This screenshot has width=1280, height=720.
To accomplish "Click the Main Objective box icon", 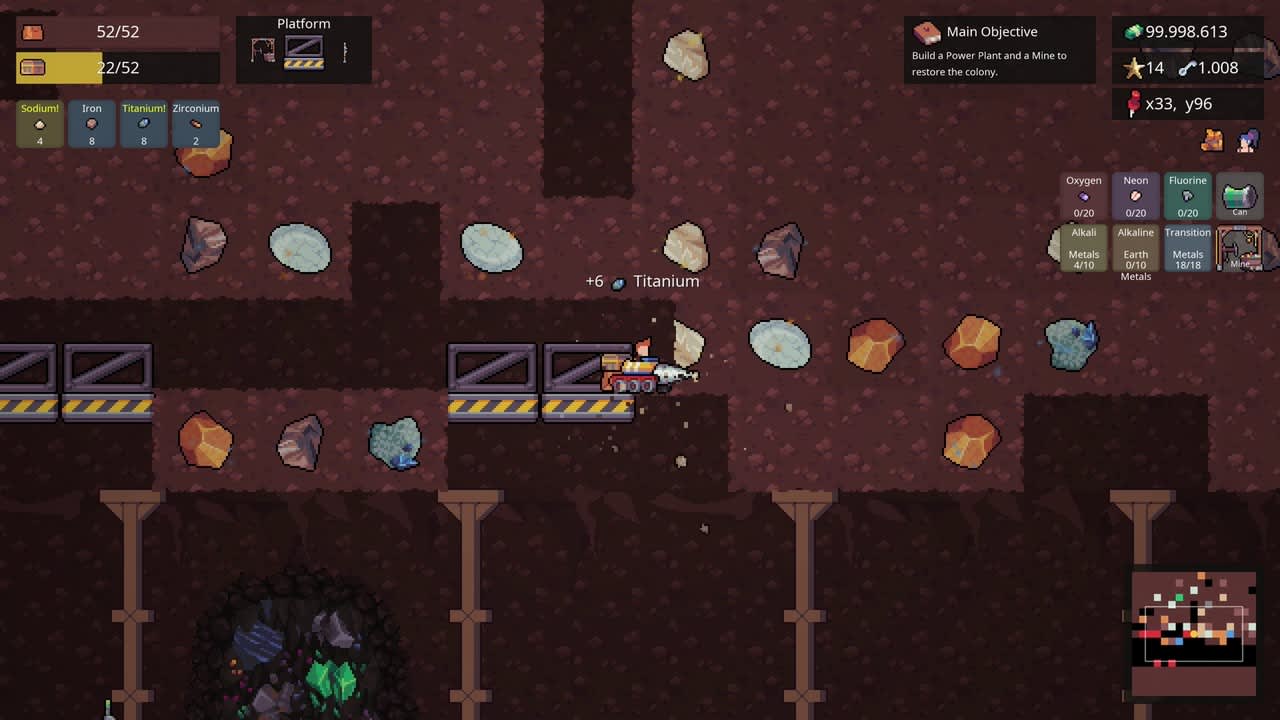I will (925, 31).
